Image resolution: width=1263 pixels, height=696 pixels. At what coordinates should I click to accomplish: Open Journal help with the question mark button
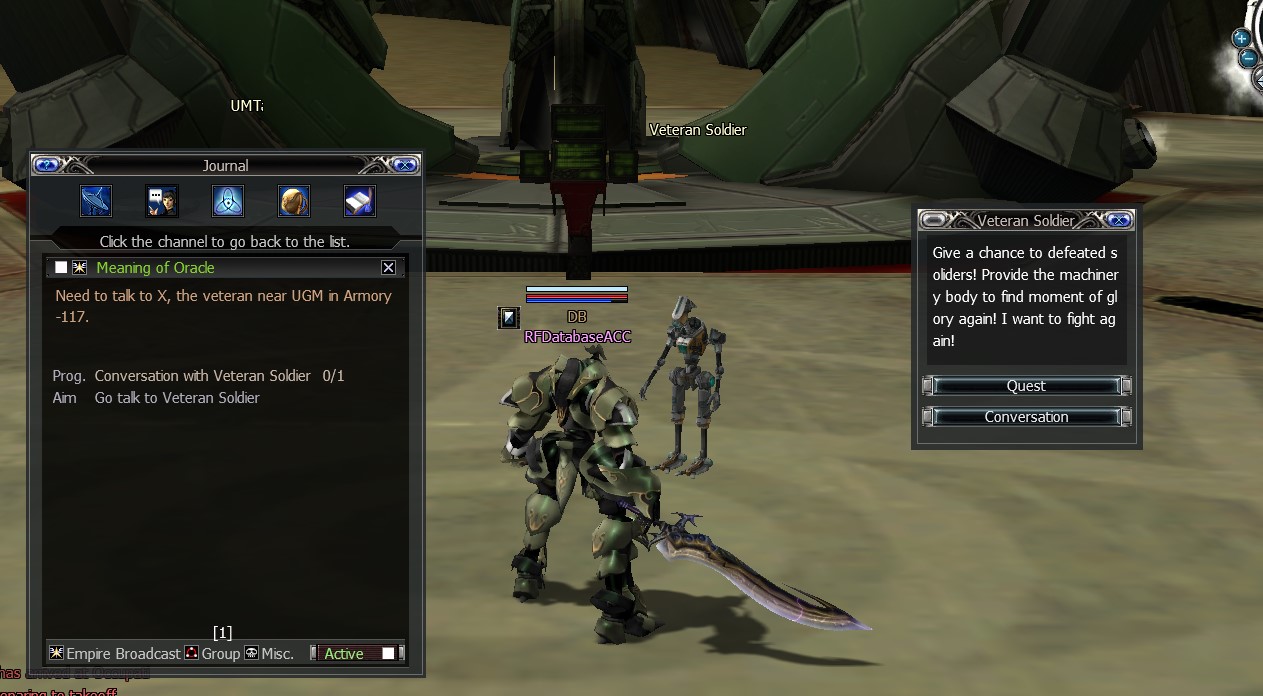48,165
